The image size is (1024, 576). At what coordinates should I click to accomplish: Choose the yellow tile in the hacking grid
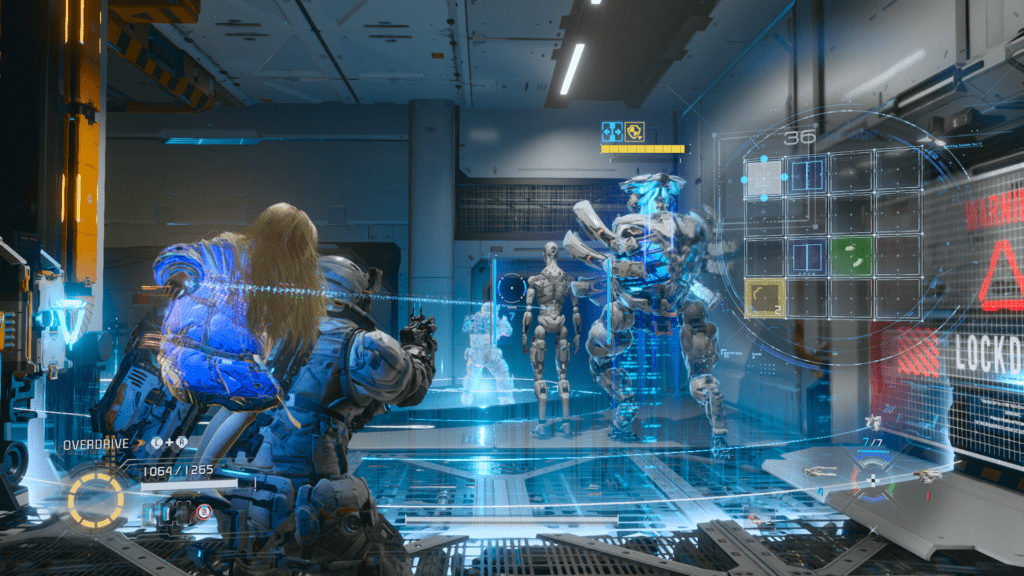(766, 299)
